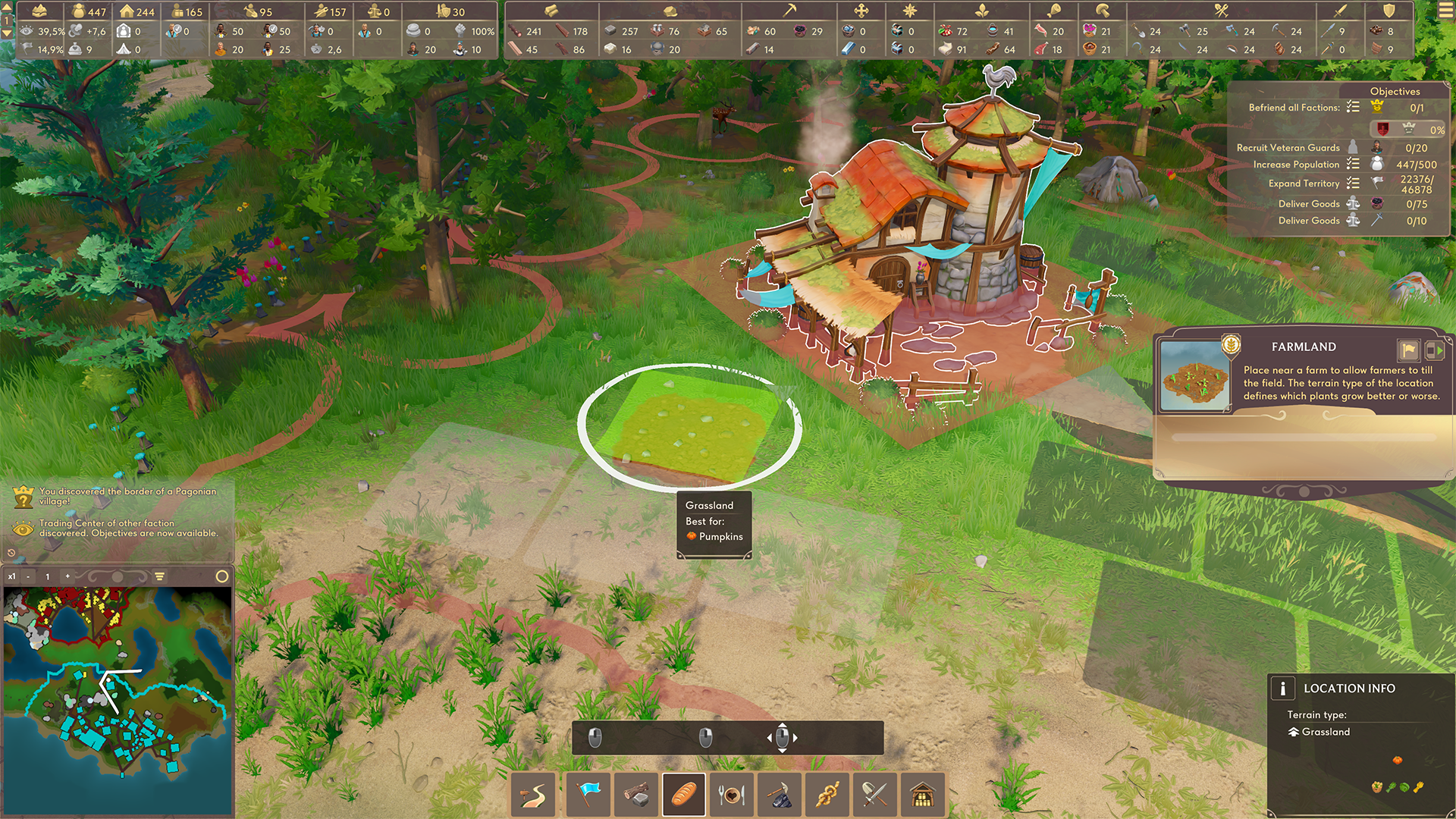Open the paths and roads build category
1456x819 pixels.
(533, 795)
